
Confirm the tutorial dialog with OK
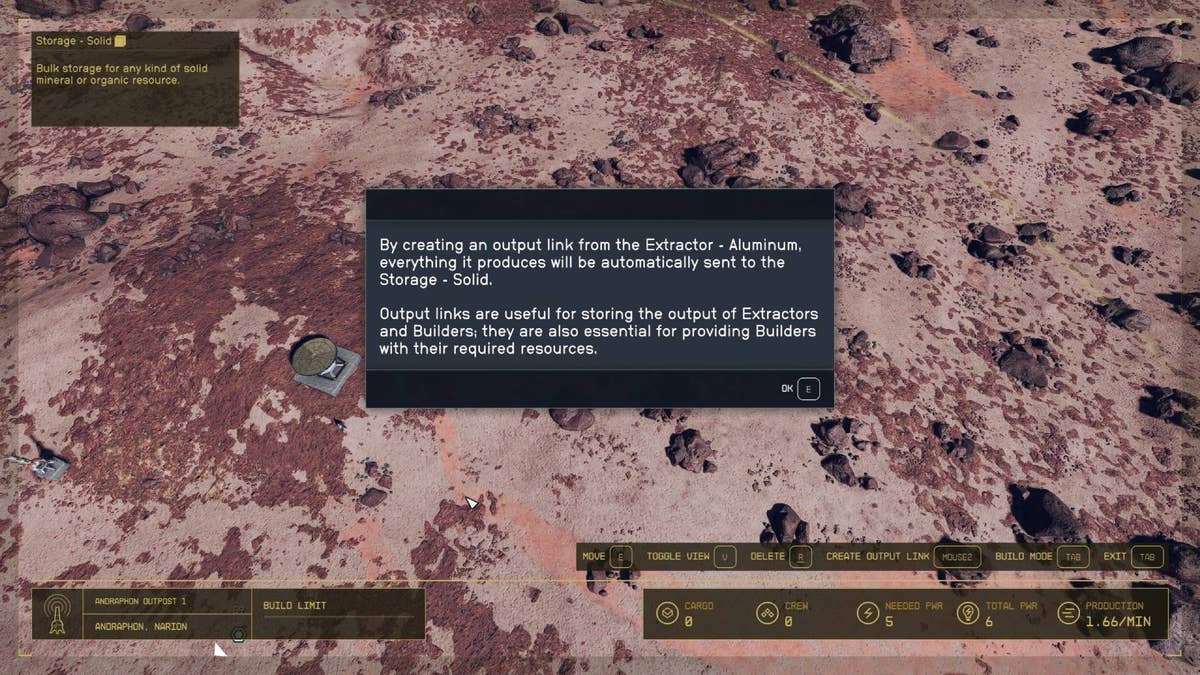801,388
